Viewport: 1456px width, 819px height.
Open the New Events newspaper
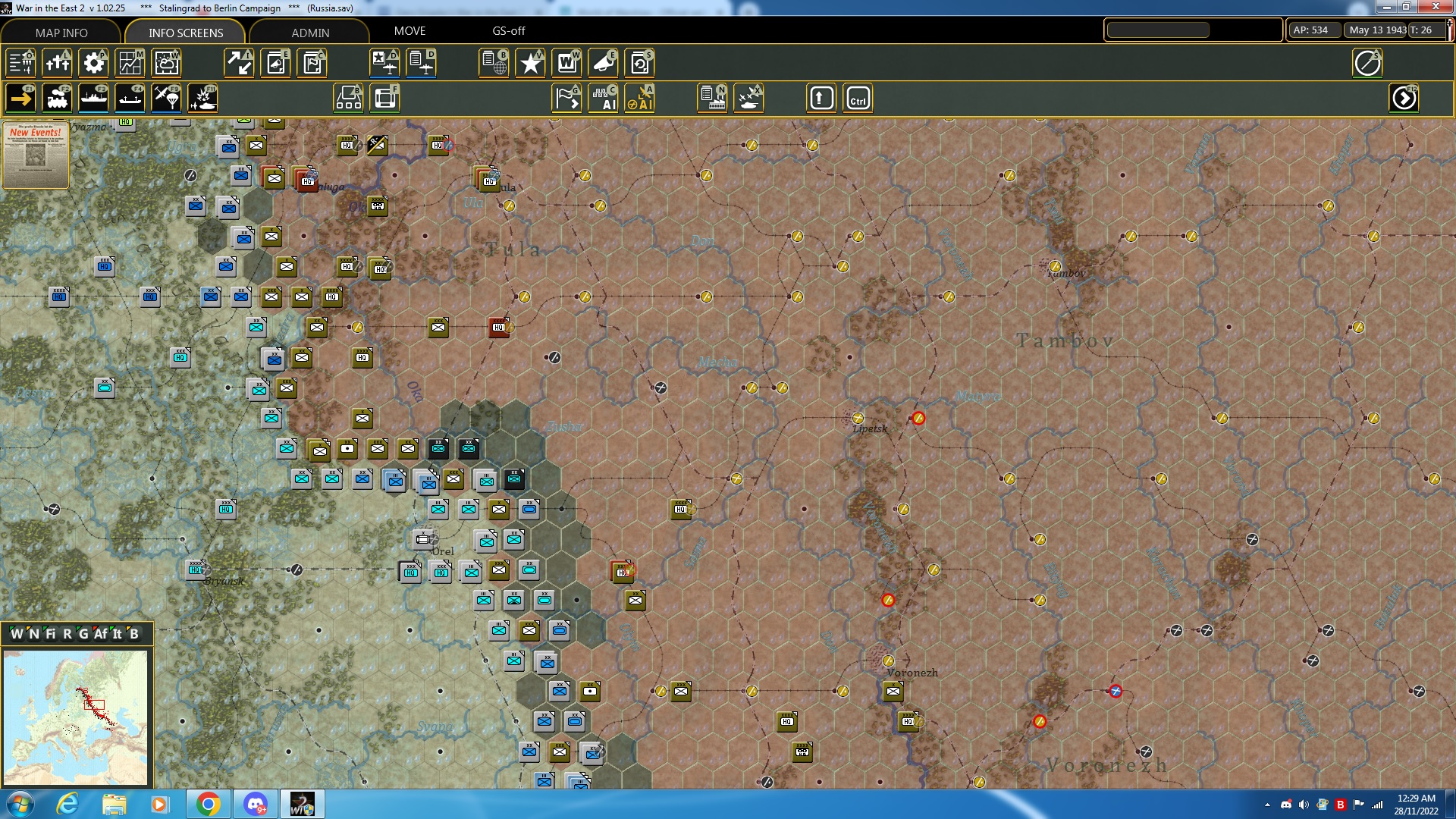coord(36,155)
